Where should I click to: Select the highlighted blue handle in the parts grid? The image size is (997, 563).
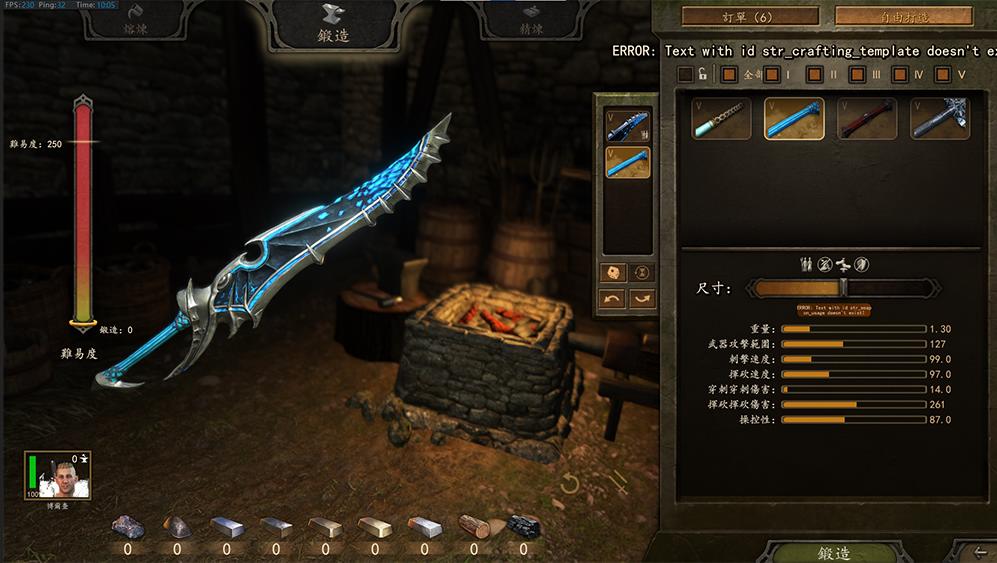[x=794, y=118]
